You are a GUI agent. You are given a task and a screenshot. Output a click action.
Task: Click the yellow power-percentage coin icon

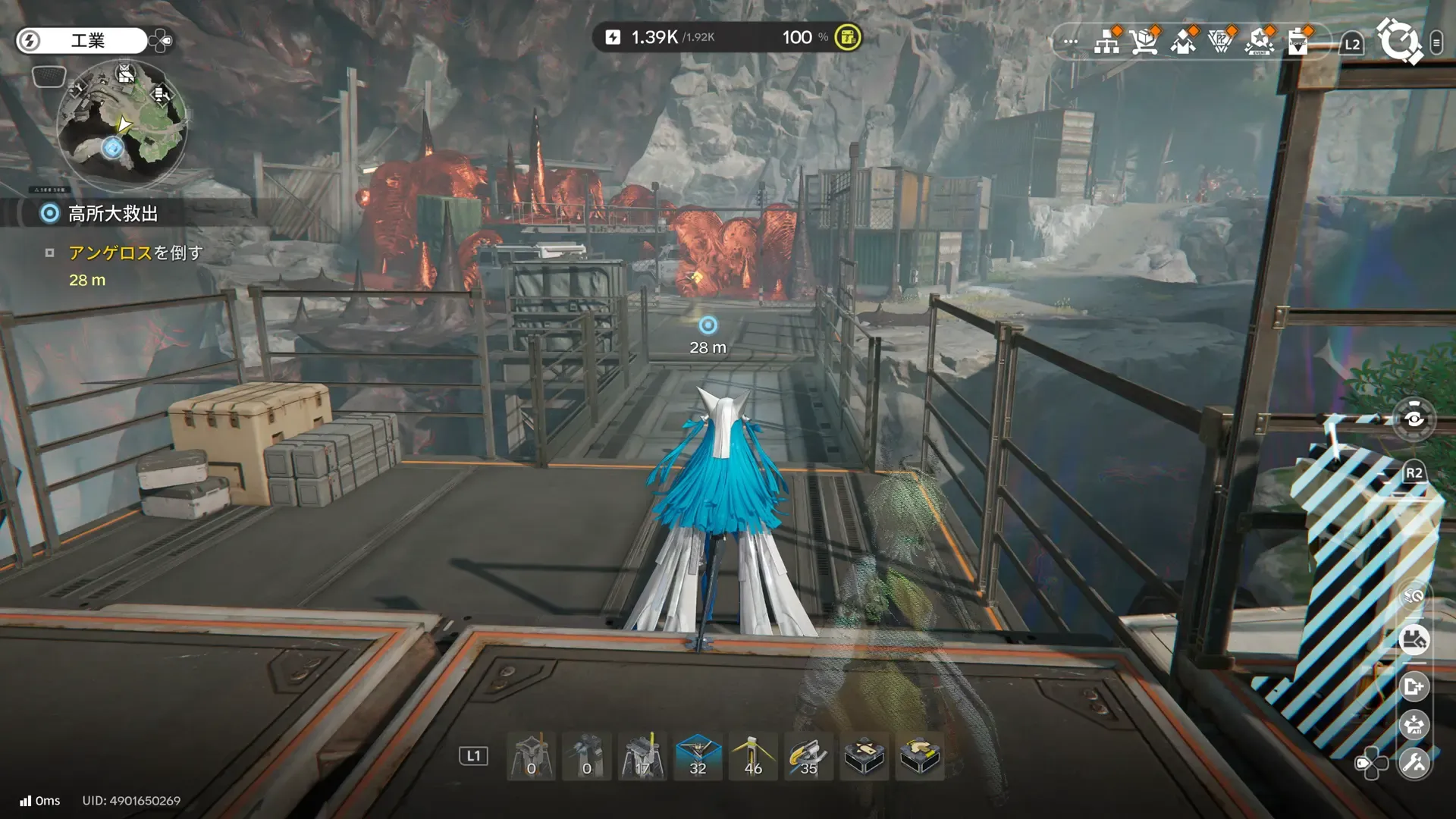(x=847, y=37)
